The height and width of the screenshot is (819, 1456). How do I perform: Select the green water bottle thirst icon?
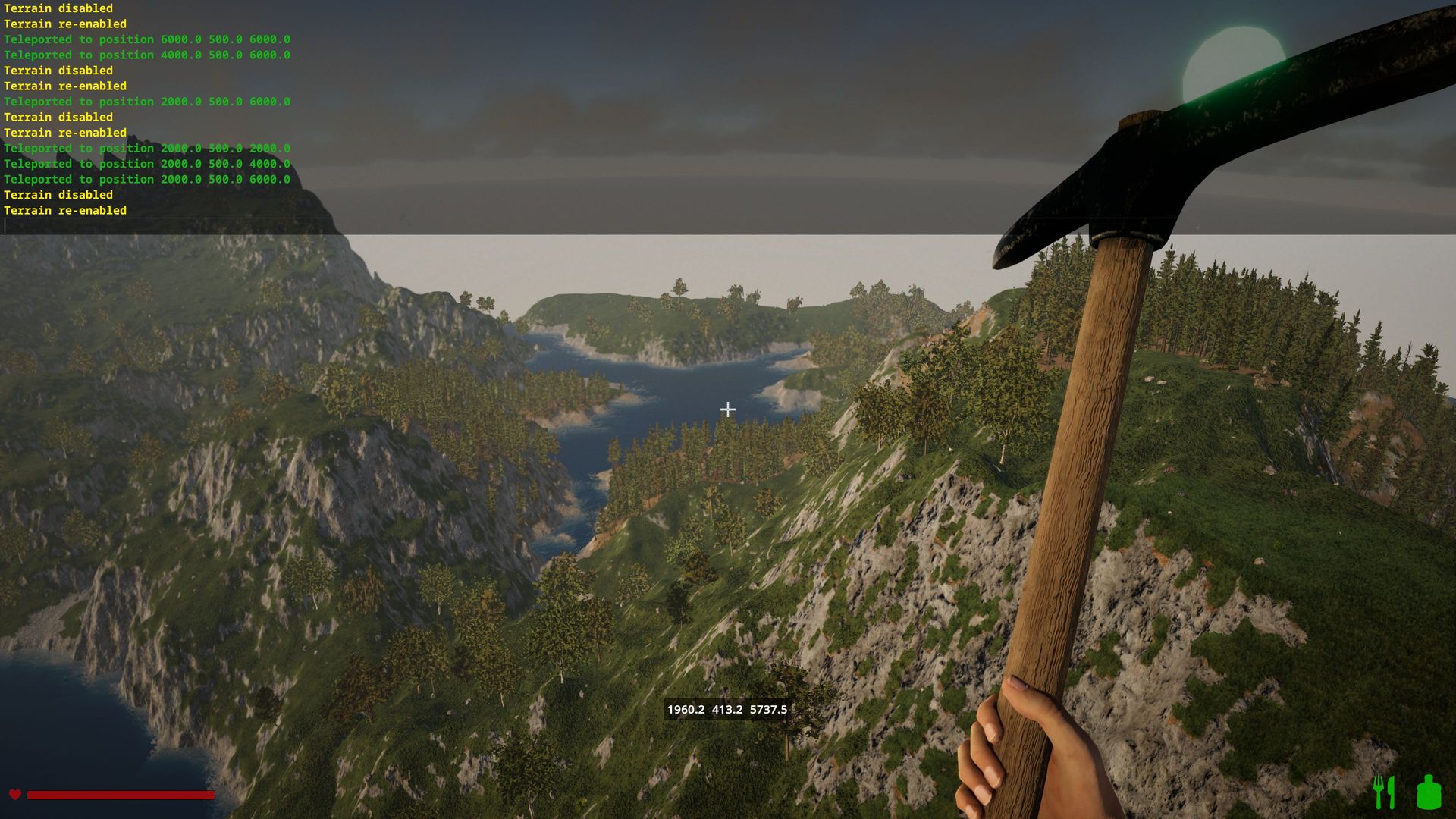1429,792
